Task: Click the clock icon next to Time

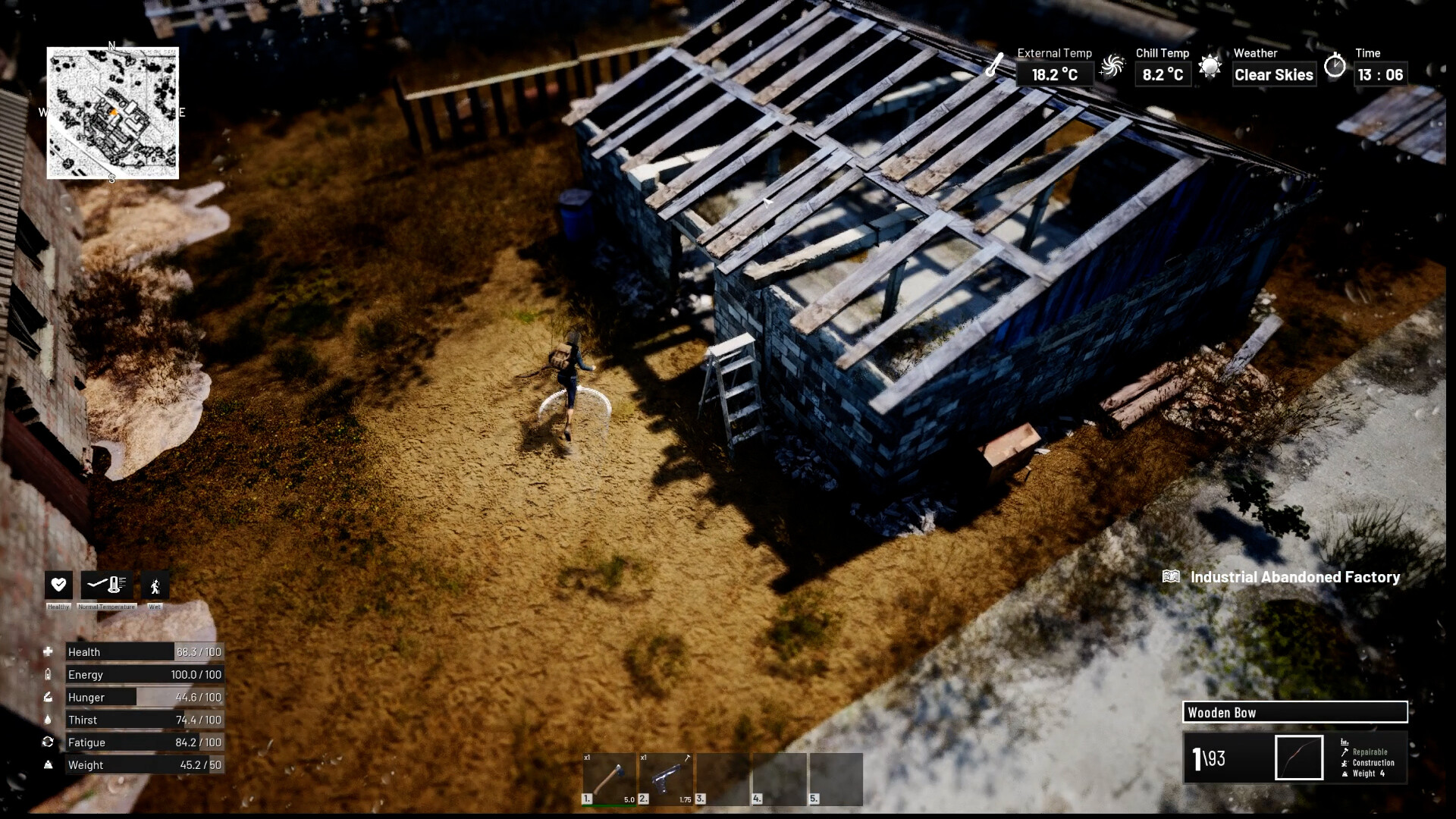Action: click(x=1335, y=67)
